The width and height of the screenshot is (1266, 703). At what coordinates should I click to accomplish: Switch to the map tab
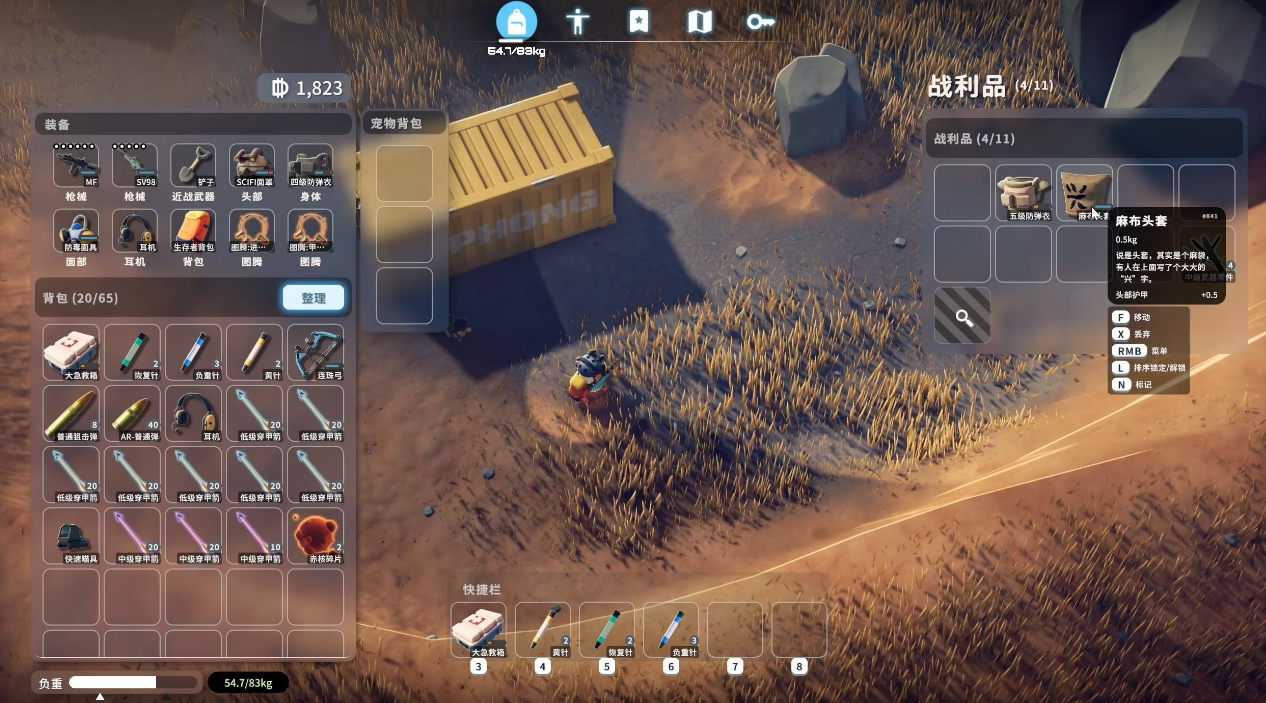point(700,21)
